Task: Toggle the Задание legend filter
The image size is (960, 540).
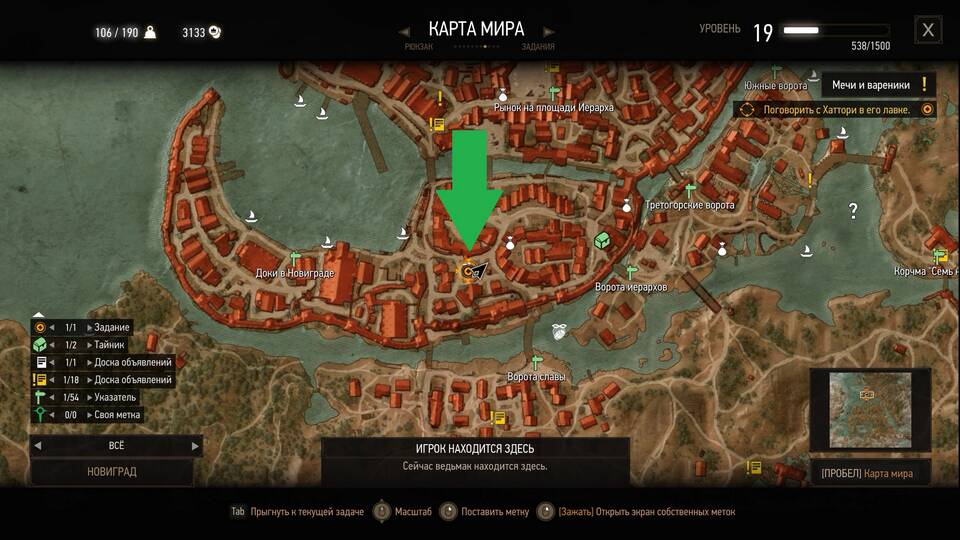Action: 88,327
